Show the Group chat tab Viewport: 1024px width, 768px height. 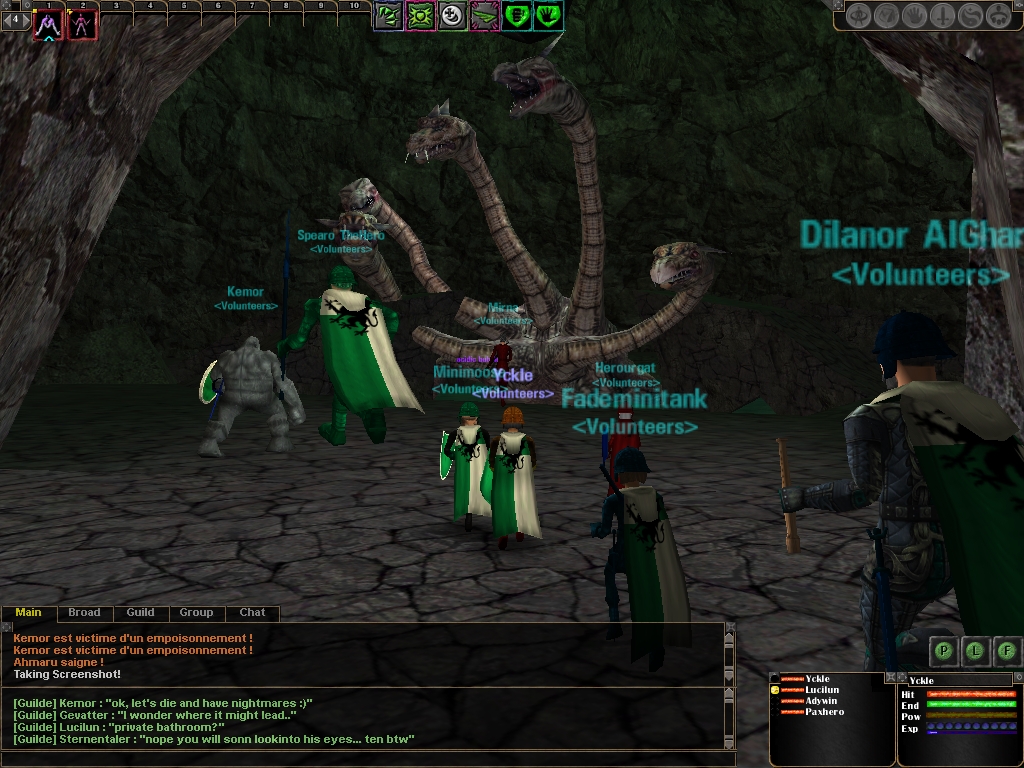coord(196,612)
